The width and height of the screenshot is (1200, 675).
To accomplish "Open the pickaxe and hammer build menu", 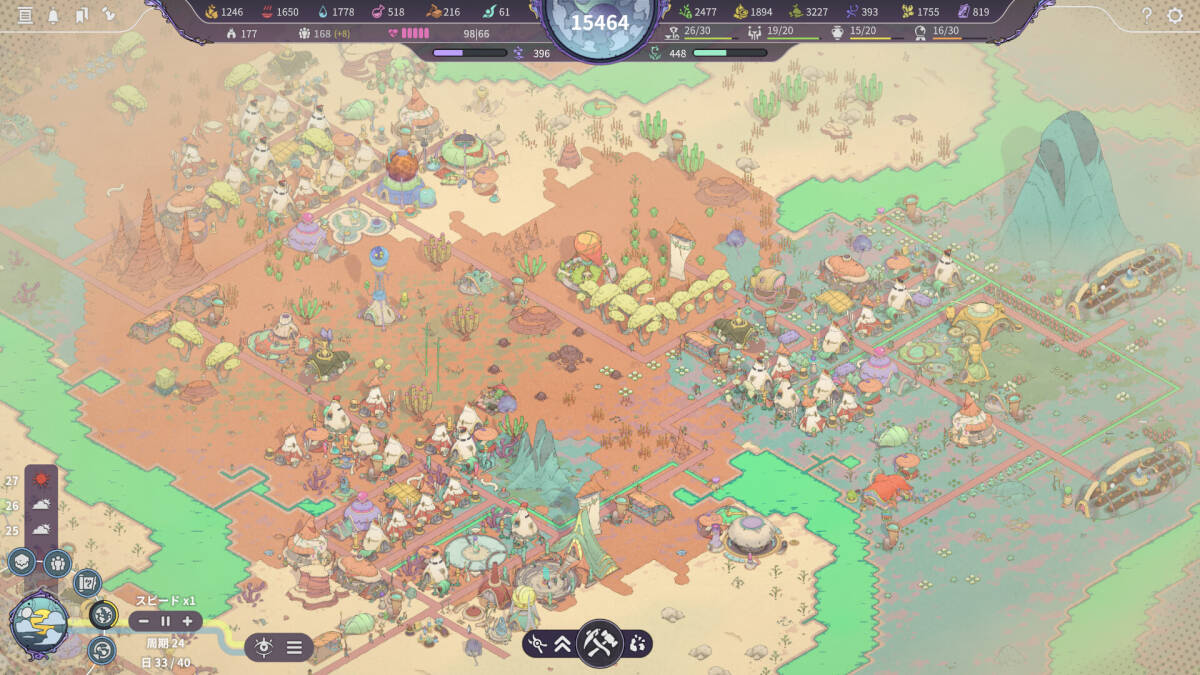I will (x=600, y=643).
